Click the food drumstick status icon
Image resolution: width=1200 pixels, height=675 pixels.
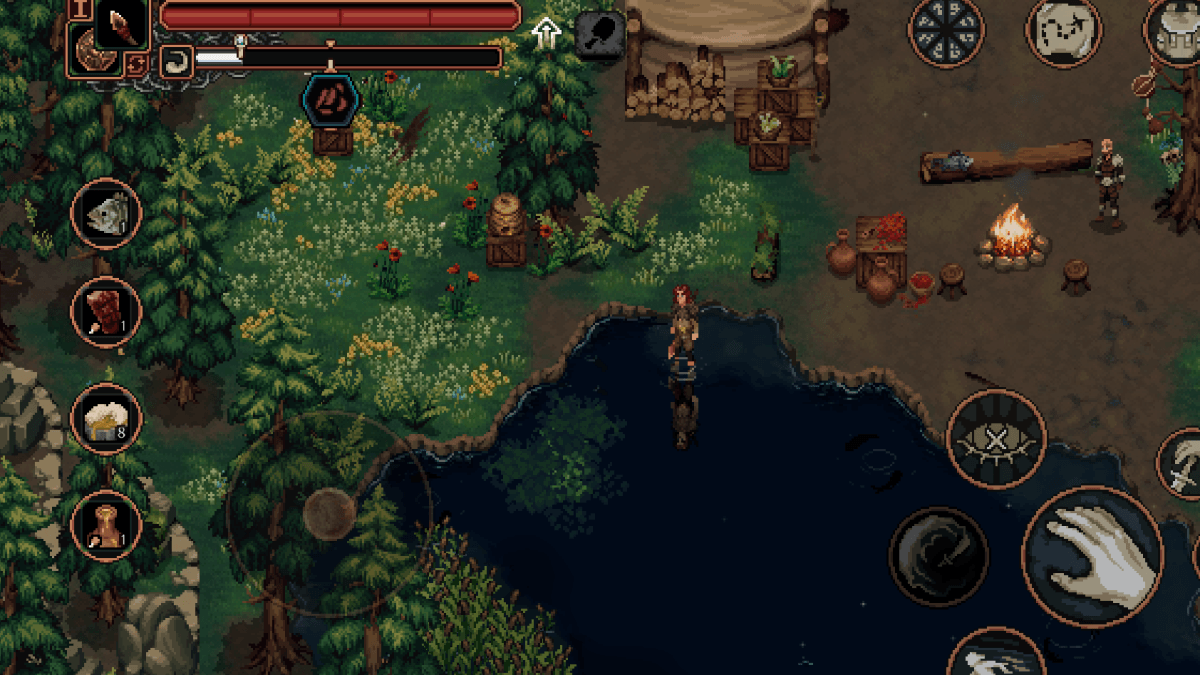point(599,35)
